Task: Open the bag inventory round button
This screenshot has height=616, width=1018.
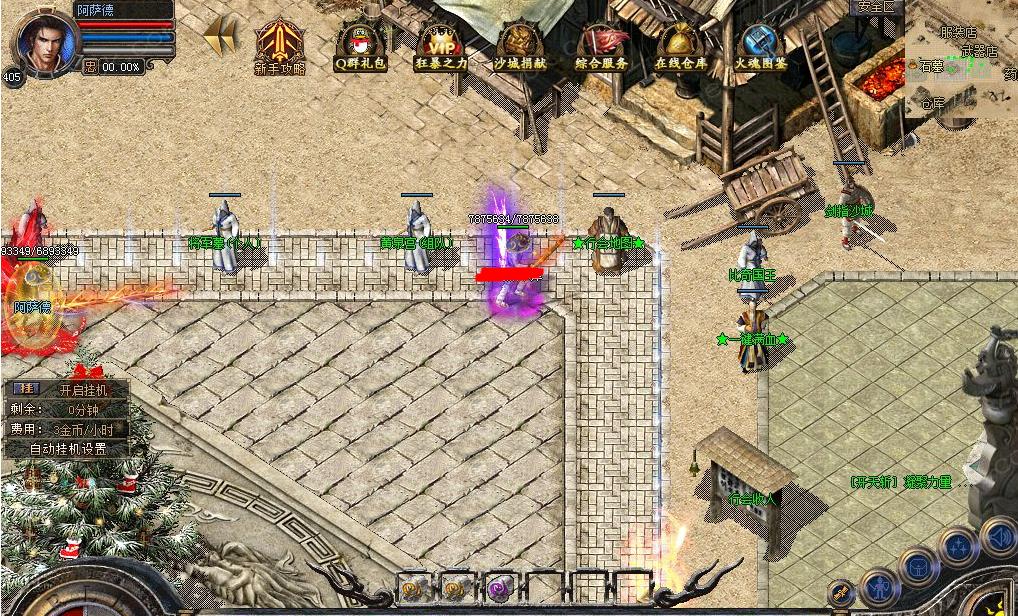Action: coord(917,567)
